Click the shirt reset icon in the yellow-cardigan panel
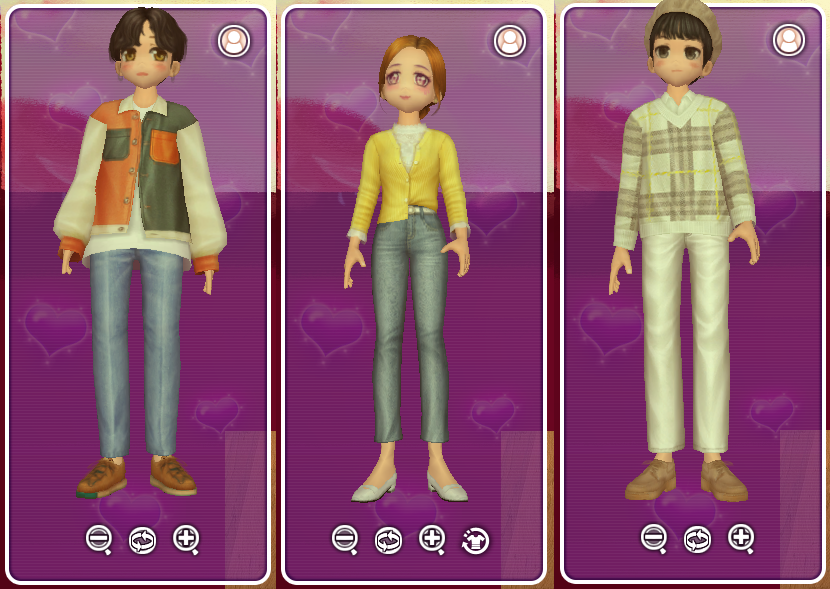The width and height of the screenshot is (830, 589). (475, 540)
